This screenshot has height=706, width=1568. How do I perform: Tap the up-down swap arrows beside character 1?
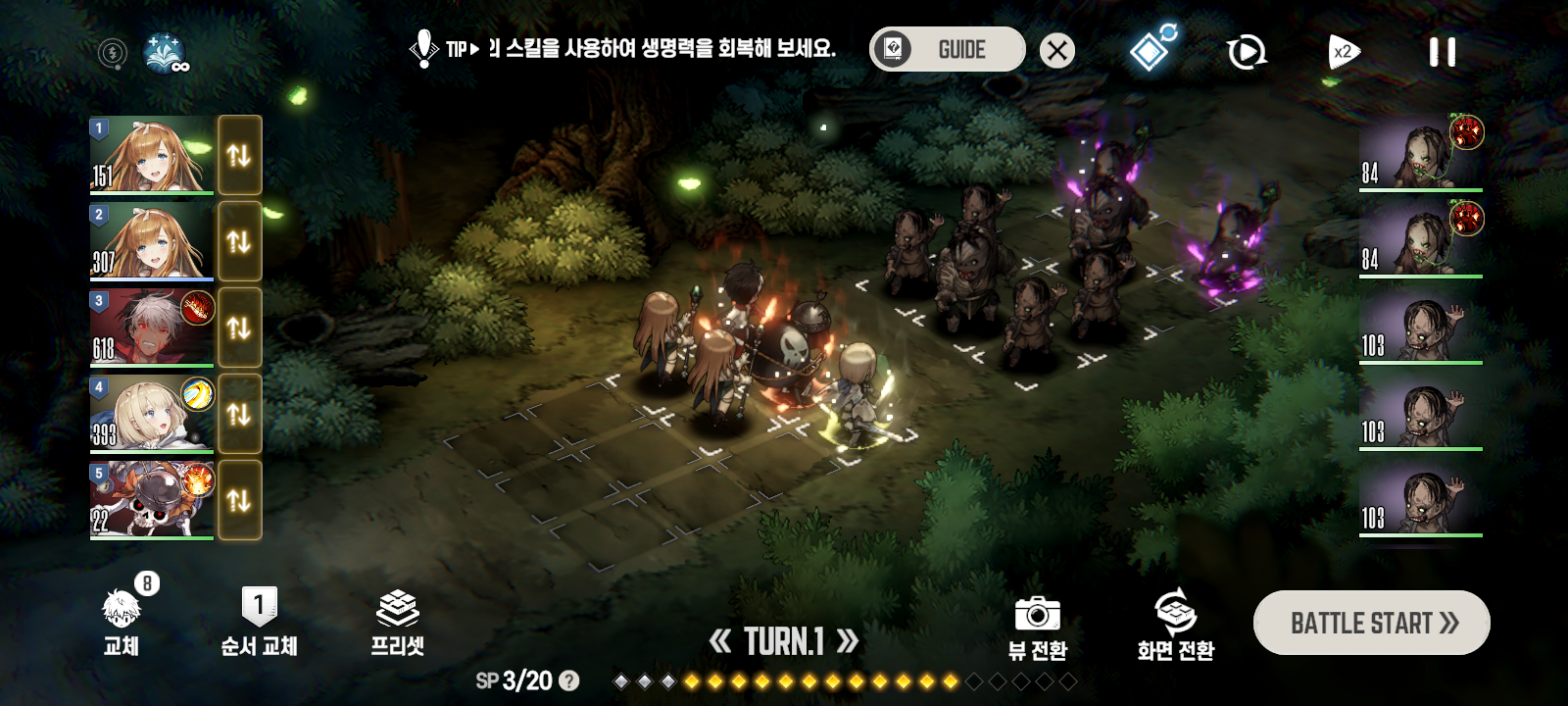pos(239,157)
